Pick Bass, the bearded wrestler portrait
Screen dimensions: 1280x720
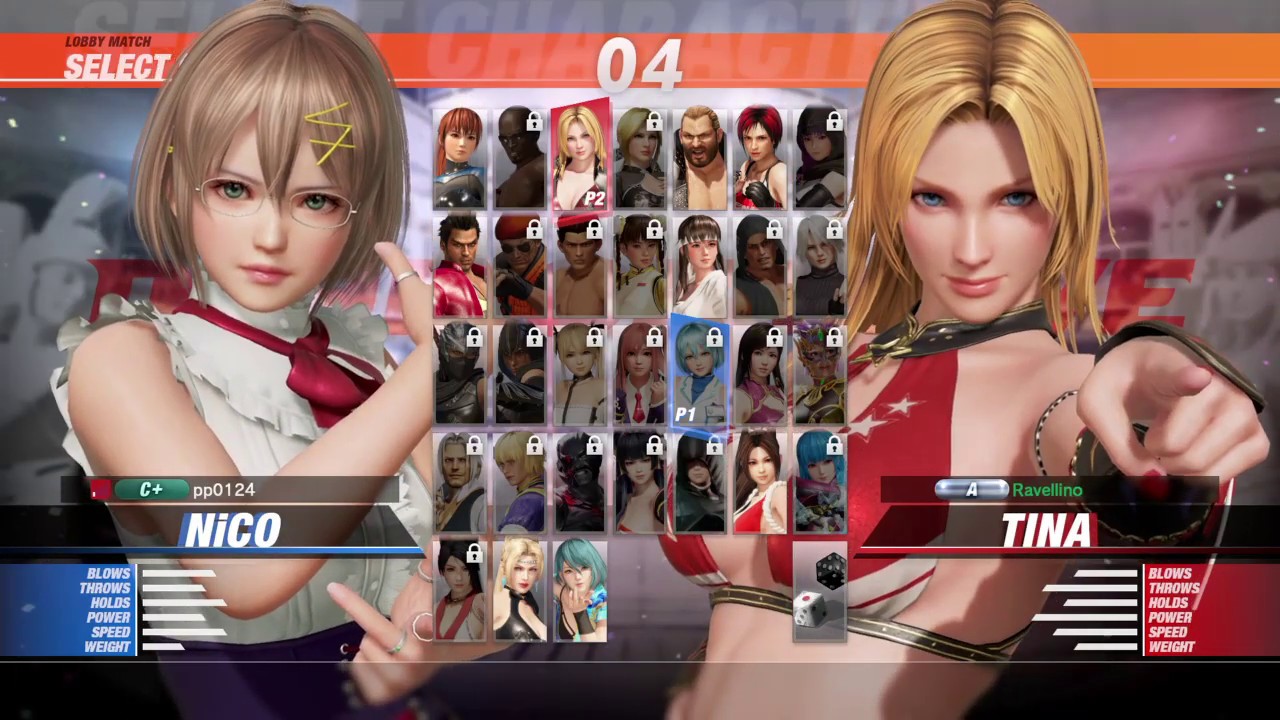click(700, 158)
